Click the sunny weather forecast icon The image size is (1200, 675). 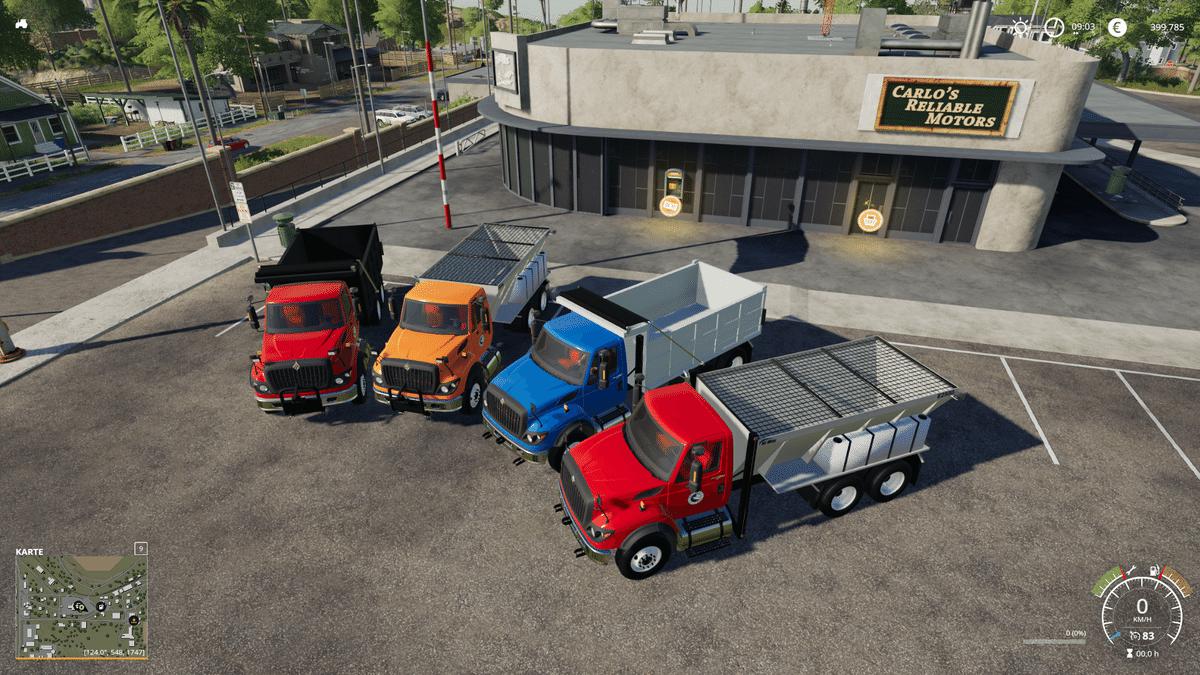(1019, 27)
